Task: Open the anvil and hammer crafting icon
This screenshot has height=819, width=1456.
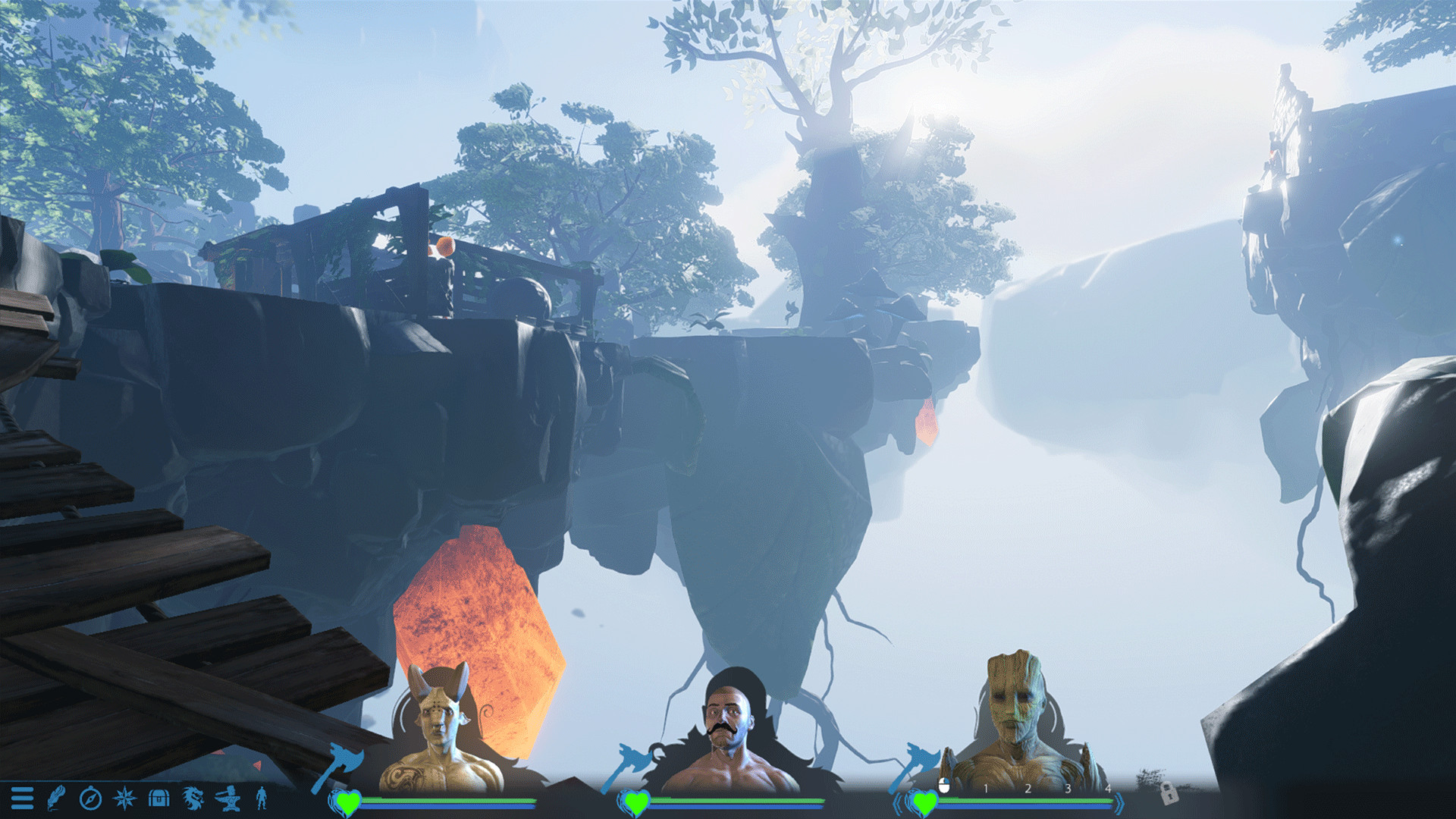Action: [227, 799]
